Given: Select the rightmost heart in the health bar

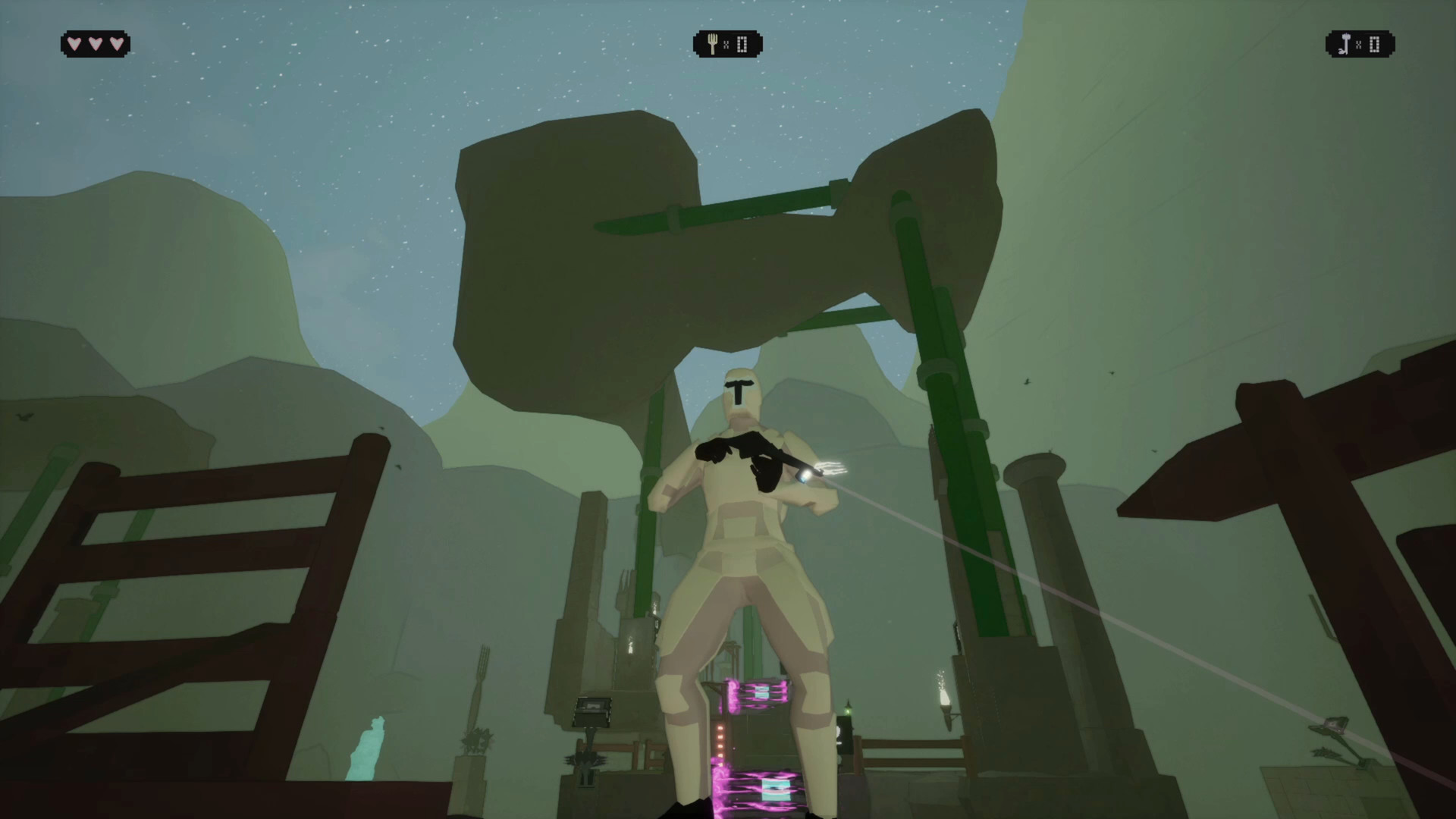Looking at the screenshot, I should point(115,43).
